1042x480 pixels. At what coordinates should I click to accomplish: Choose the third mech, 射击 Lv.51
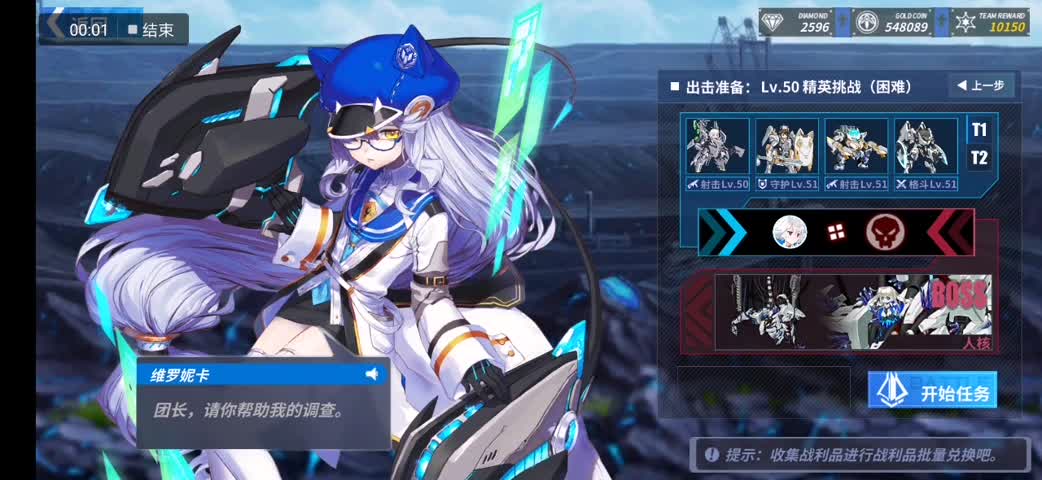pos(856,154)
